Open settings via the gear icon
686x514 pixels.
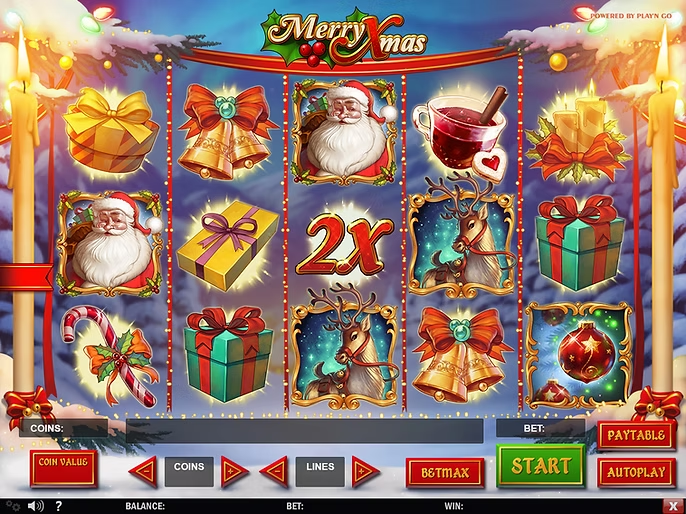point(12,506)
